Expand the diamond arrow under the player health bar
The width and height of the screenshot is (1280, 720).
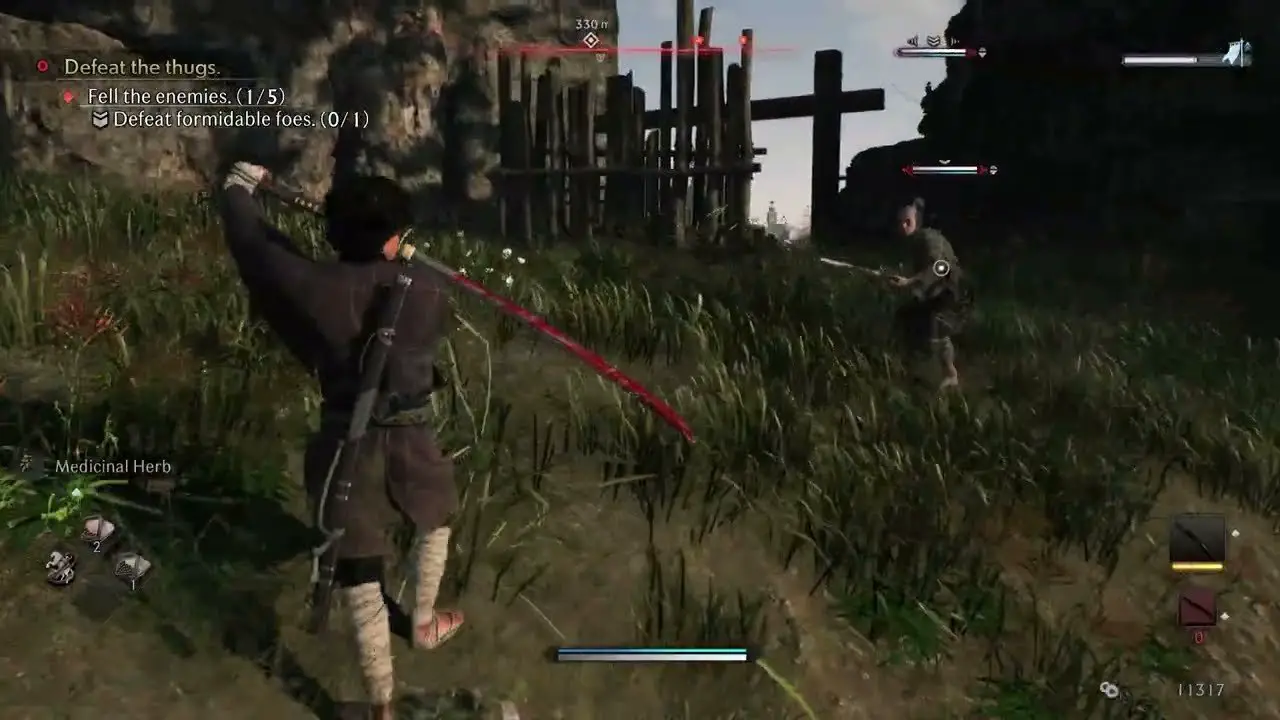click(x=981, y=50)
